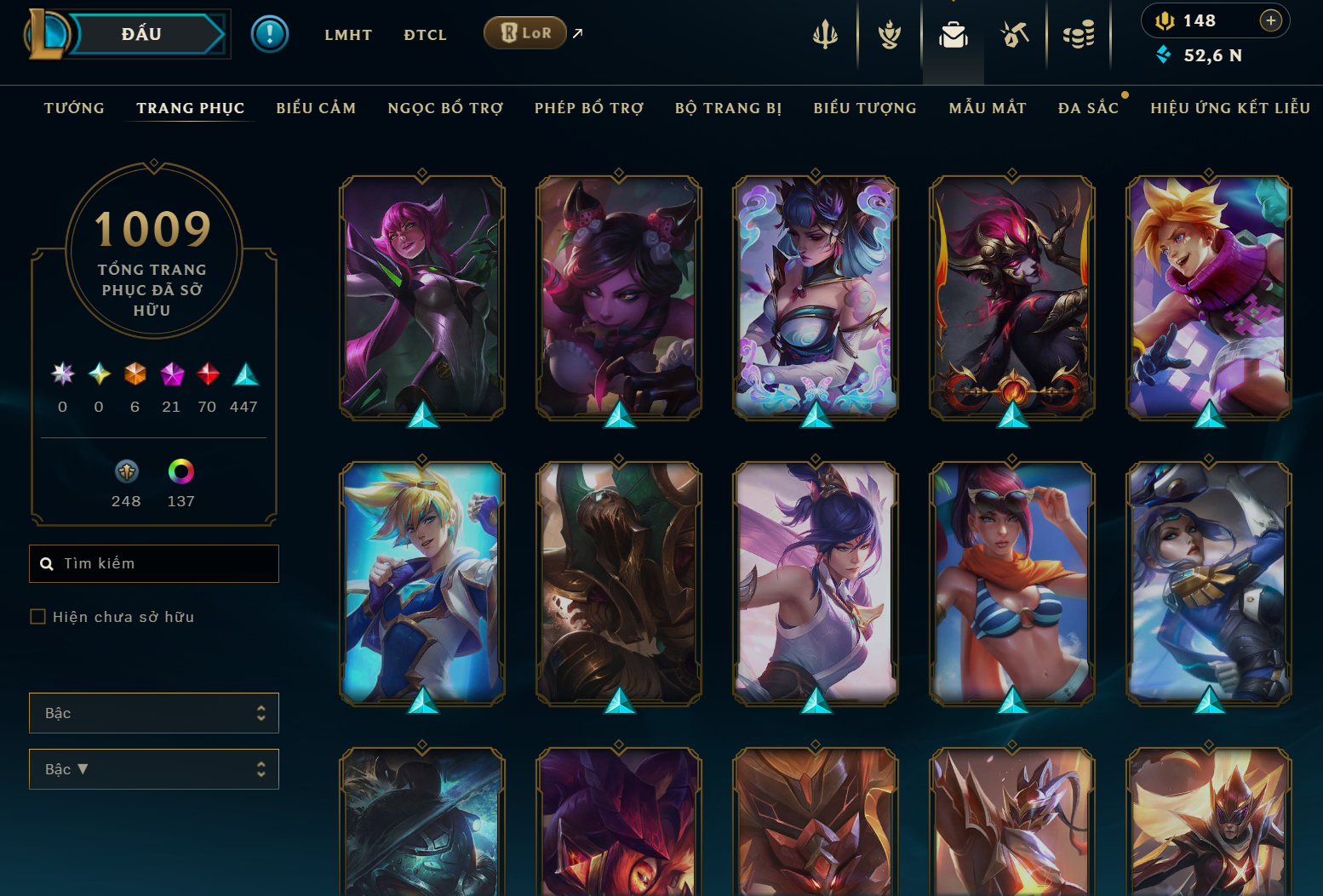Open the Bậc ▼ descending sort dropdown

(x=154, y=768)
